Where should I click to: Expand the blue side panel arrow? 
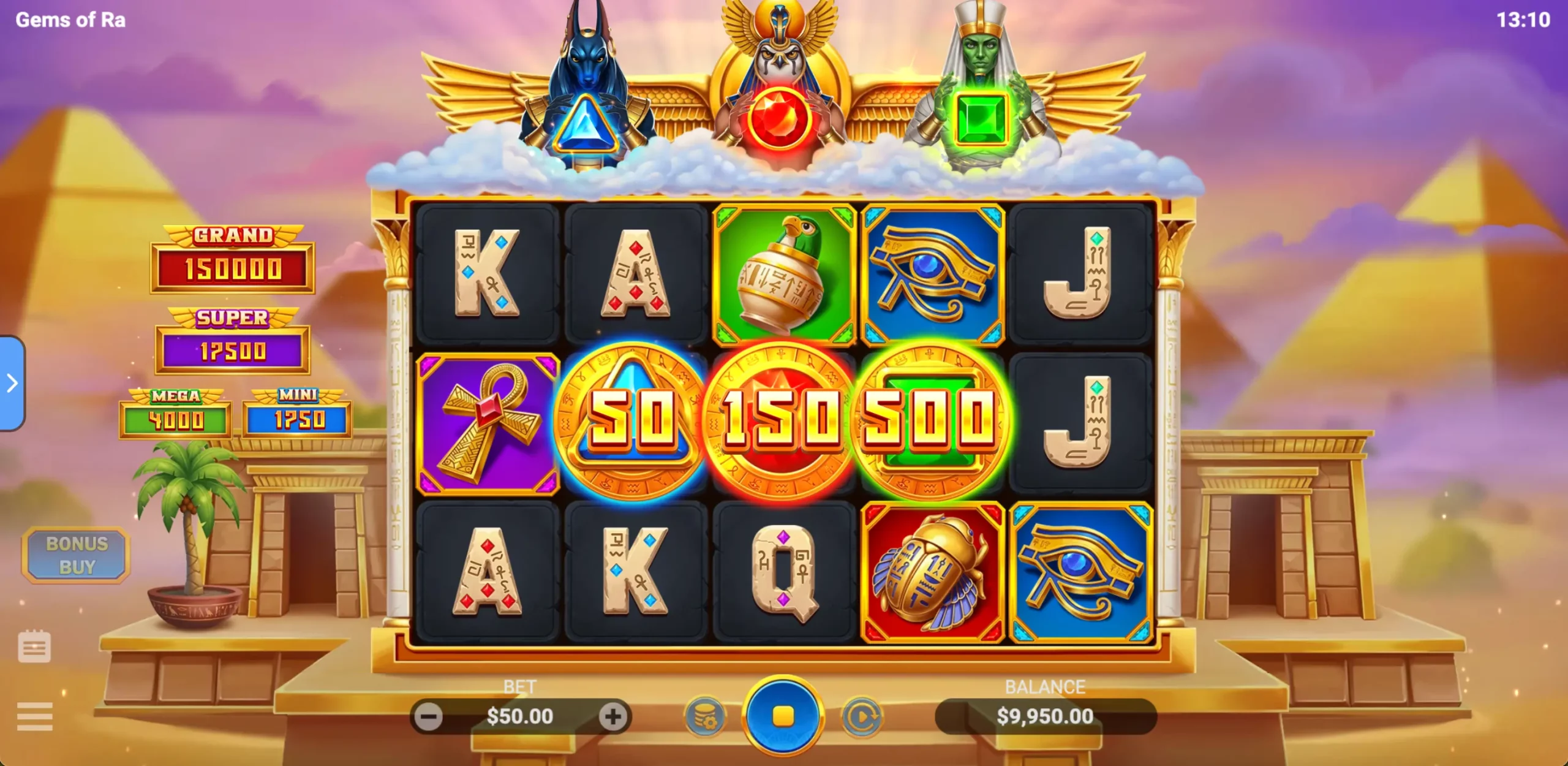(x=12, y=384)
